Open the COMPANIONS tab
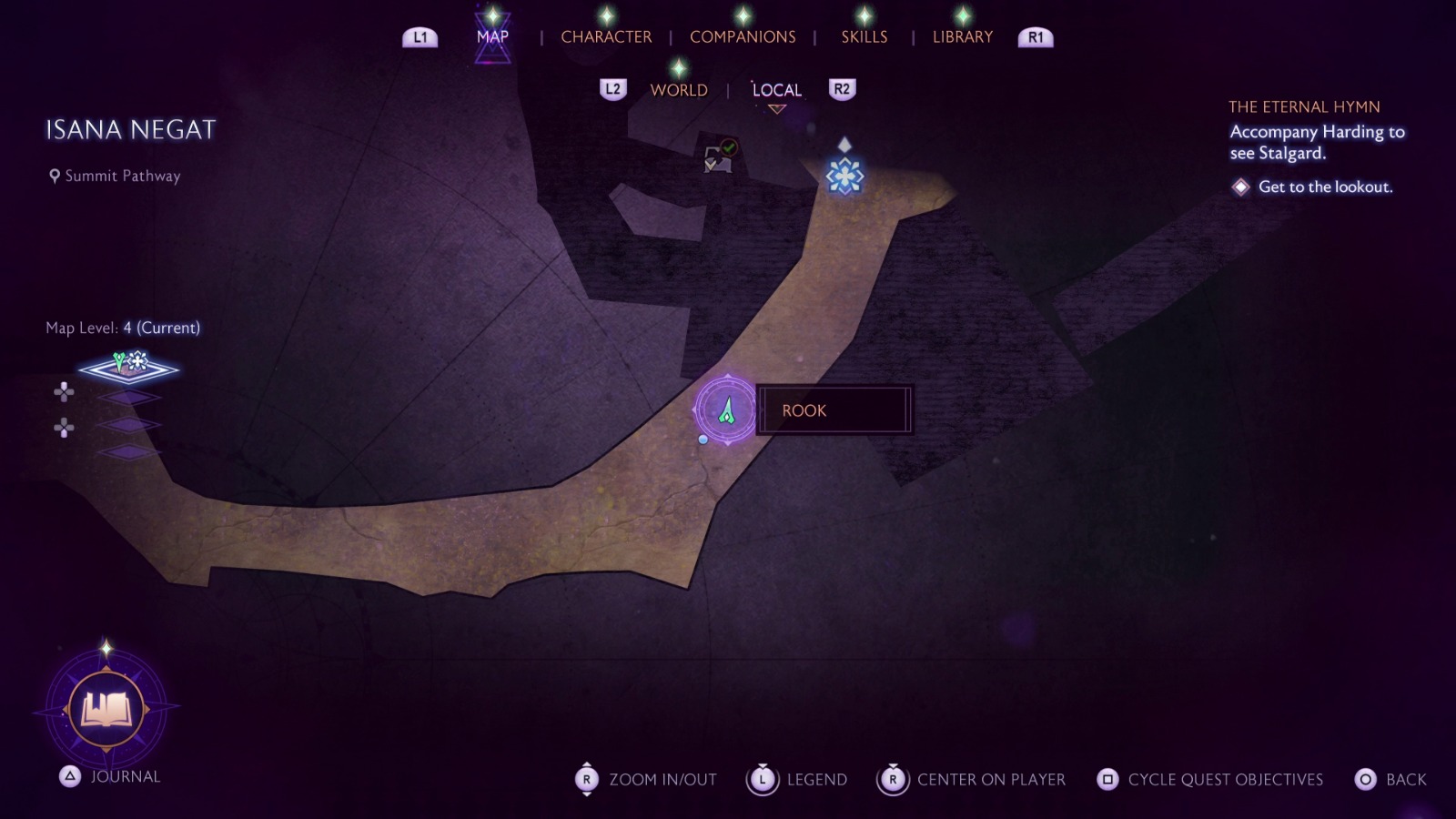1456x819 pixels. click(742, 36)
